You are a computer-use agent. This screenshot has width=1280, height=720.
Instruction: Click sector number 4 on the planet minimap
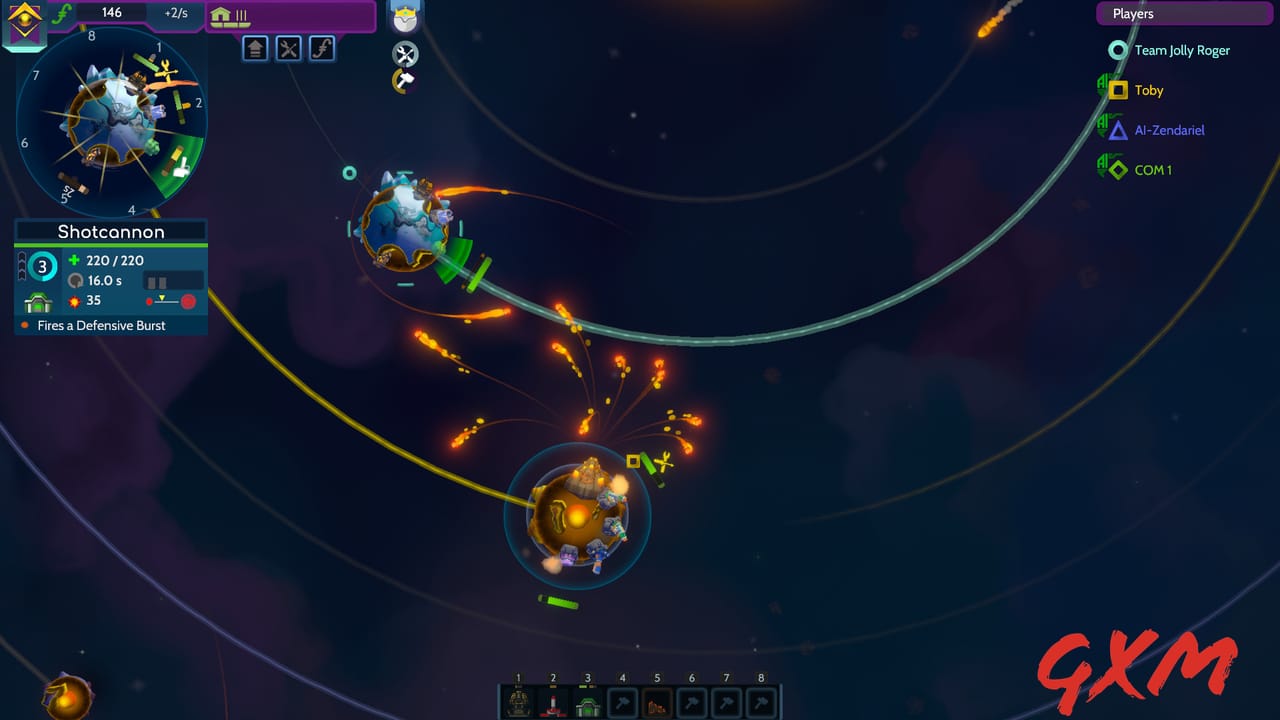point(131,210)
